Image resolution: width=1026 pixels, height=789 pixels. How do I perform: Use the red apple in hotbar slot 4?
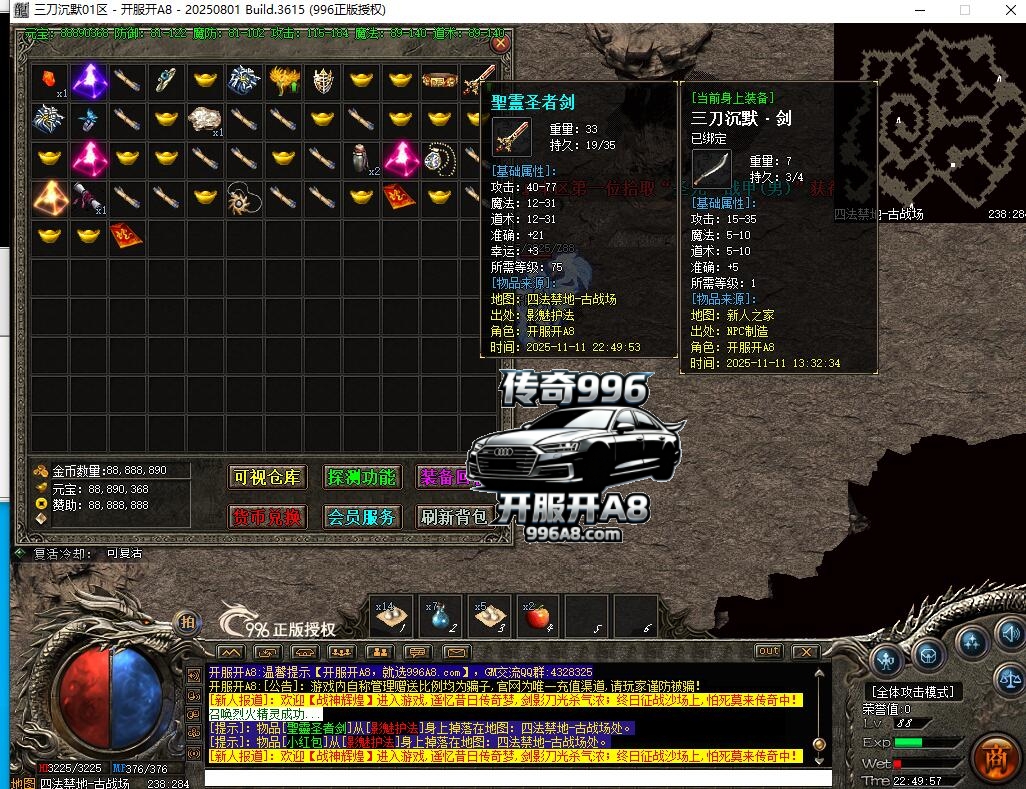coord(539,617)
